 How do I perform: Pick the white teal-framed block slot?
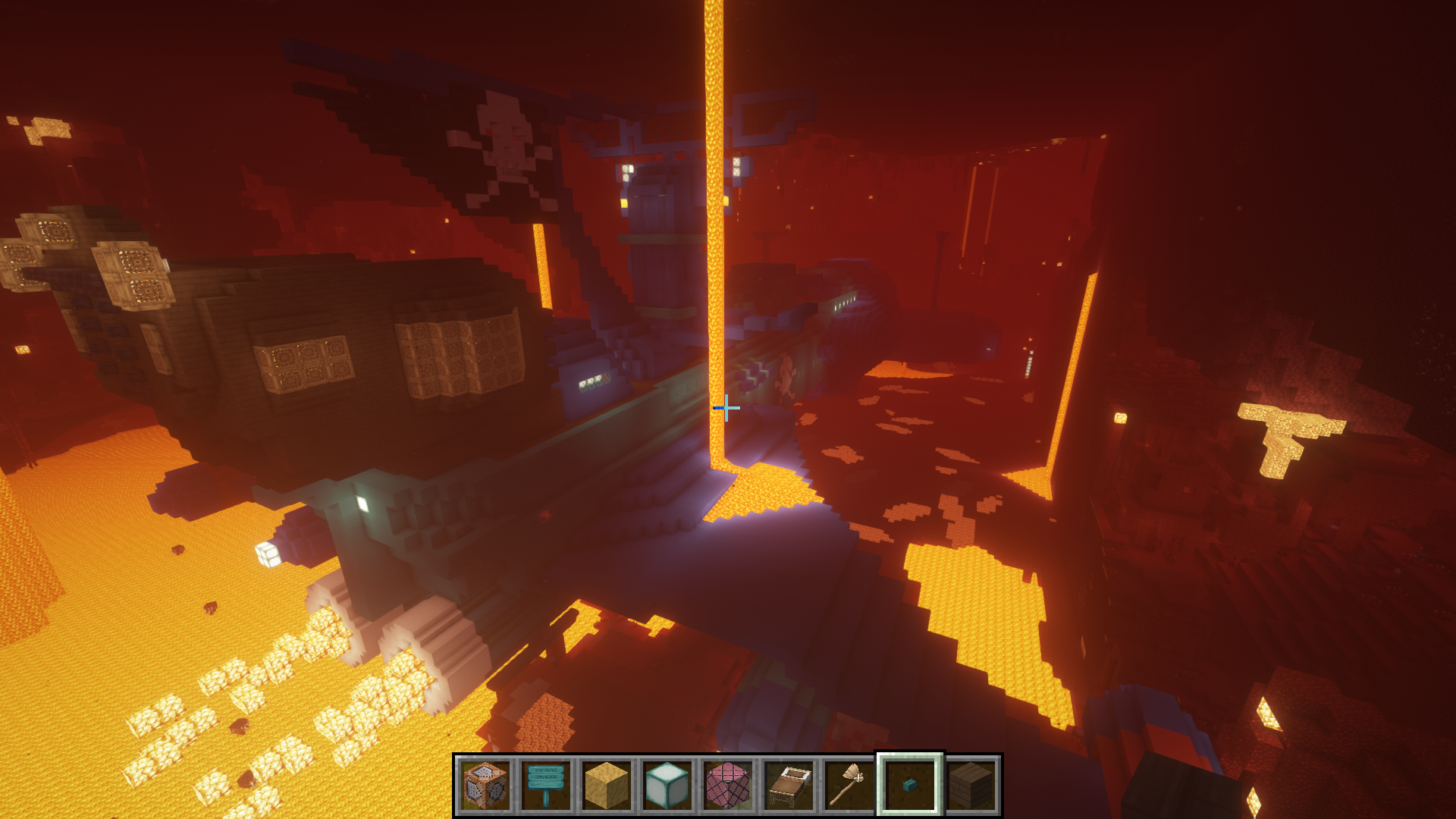coord(667,786)
